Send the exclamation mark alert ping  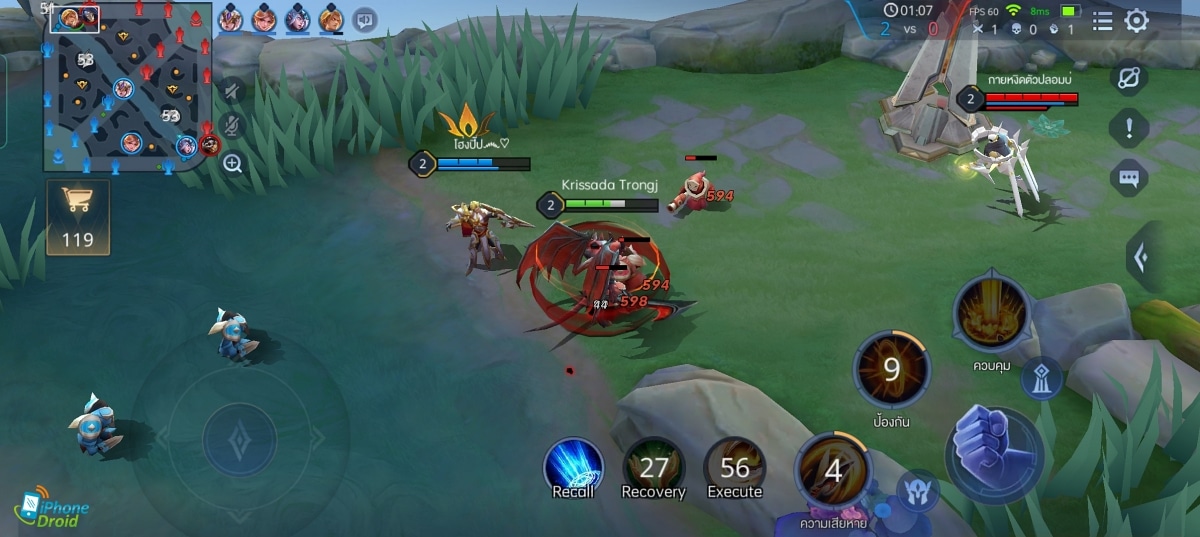pyautogui.click(x=1129, y=128)
